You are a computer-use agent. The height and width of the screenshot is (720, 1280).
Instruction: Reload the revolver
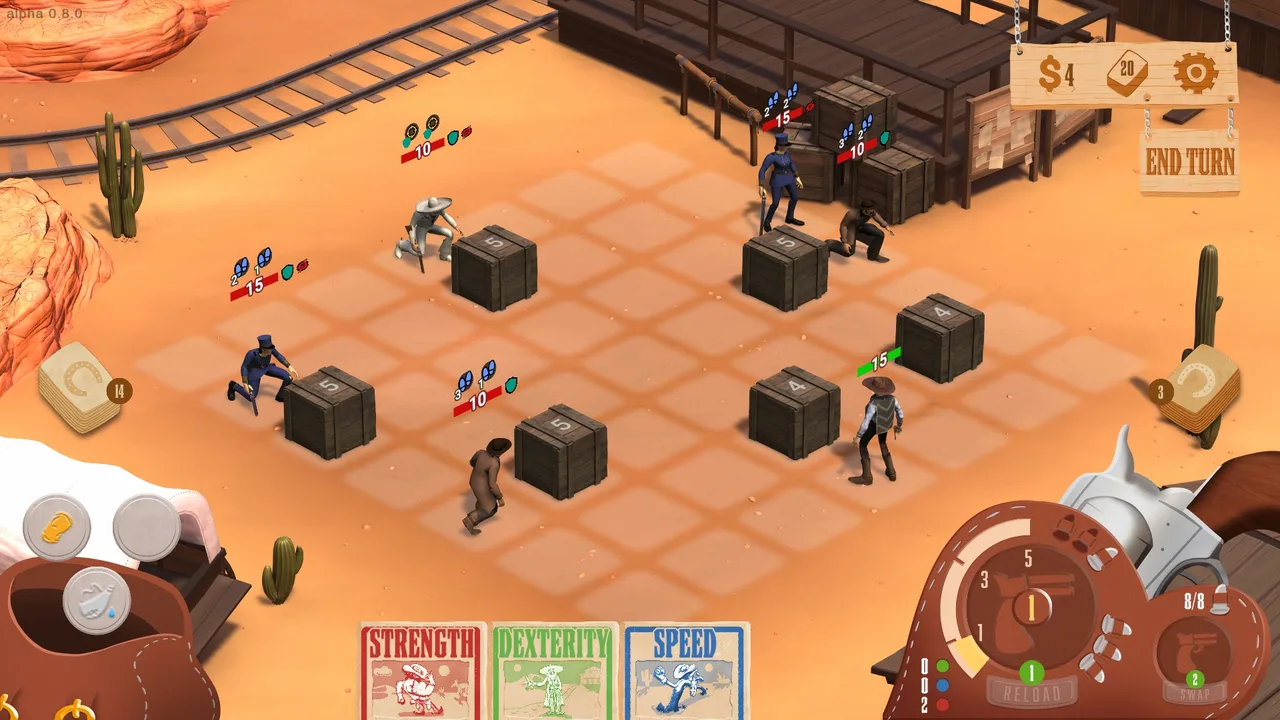pos(1031,689)
